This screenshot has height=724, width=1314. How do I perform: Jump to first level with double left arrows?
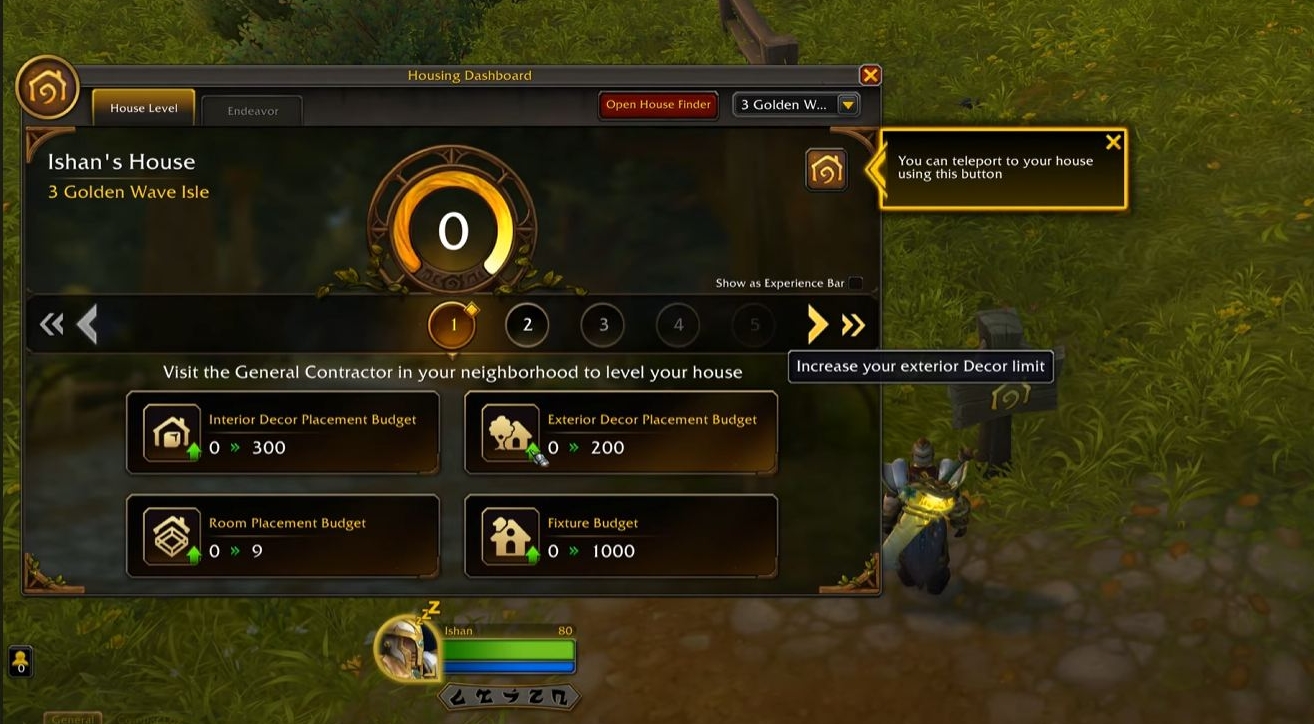coord(51,324)
